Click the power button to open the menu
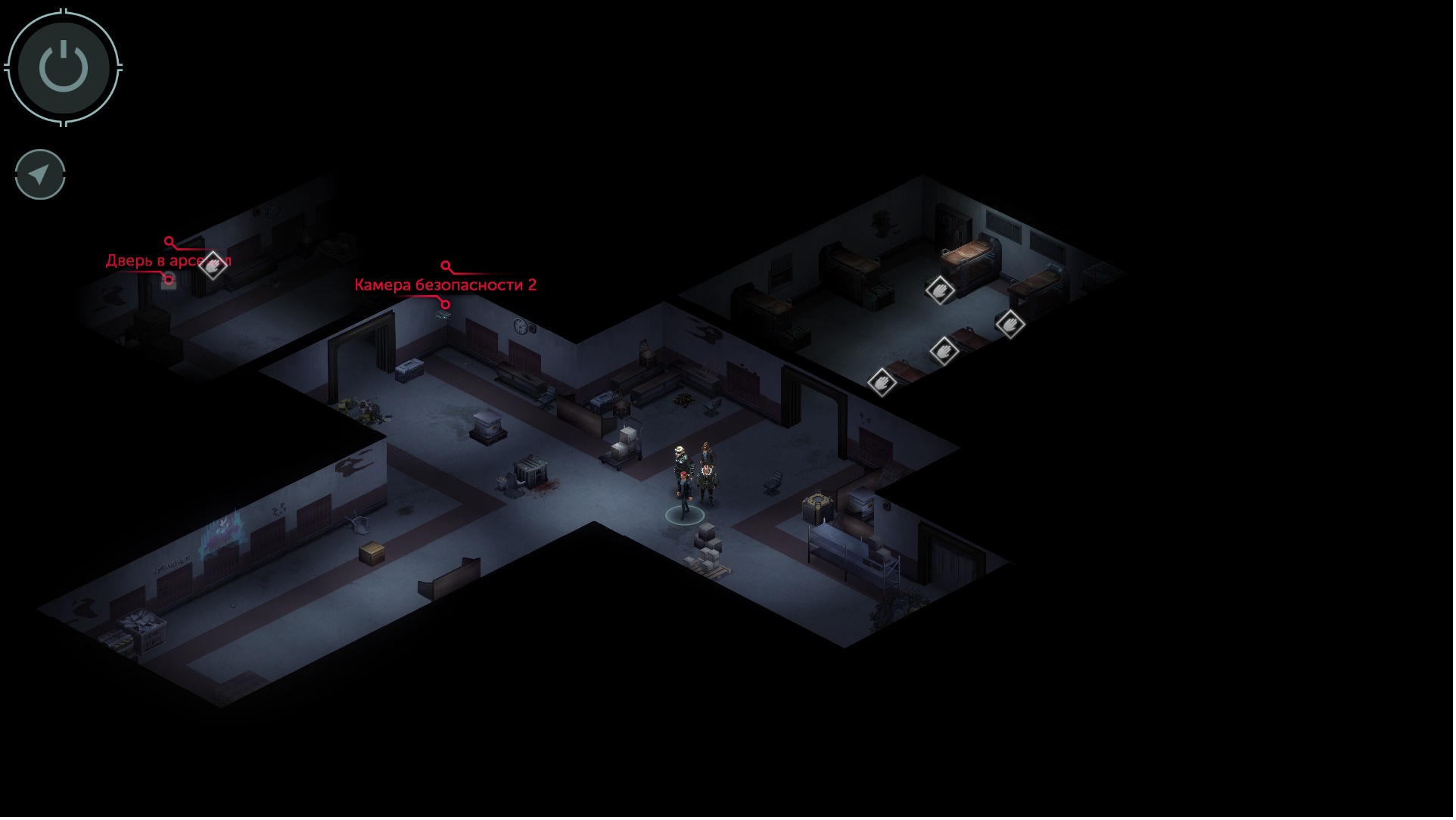This screenshot has width=1456, height=820. click(63, 67)
